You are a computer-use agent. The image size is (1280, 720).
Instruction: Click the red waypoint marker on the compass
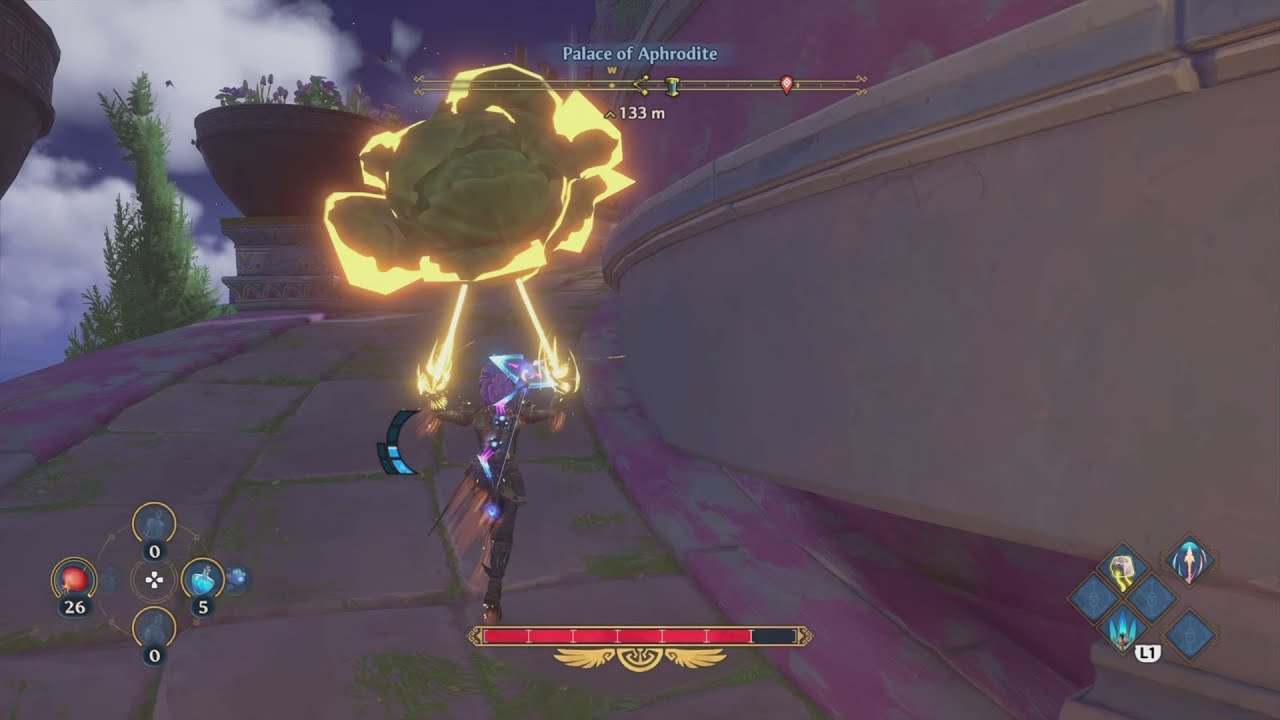click(x=786, y=85)
